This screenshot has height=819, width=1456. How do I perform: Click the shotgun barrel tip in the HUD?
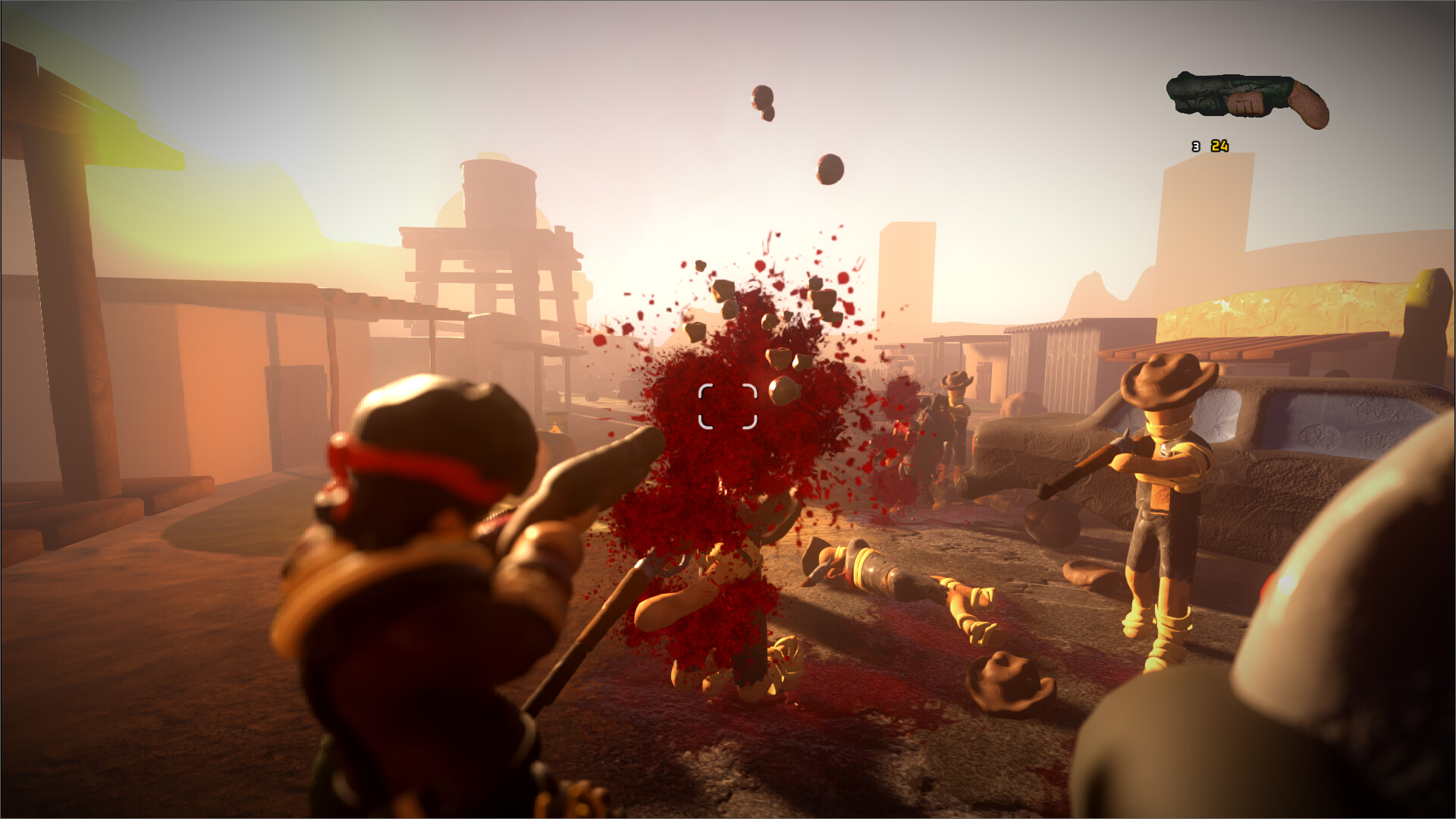(x=1172, y=91)
